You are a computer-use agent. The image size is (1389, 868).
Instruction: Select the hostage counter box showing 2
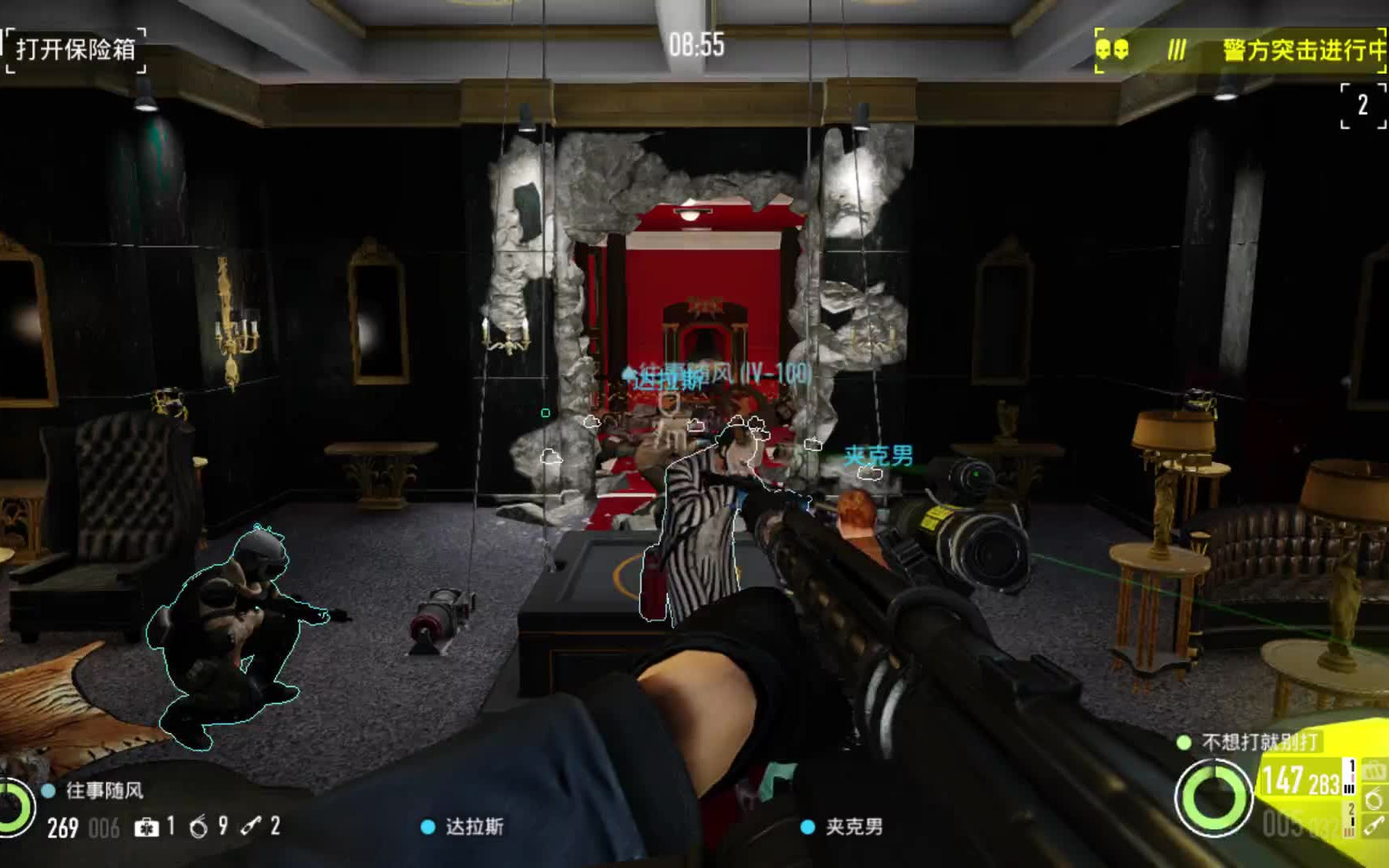pos(1362,105)
